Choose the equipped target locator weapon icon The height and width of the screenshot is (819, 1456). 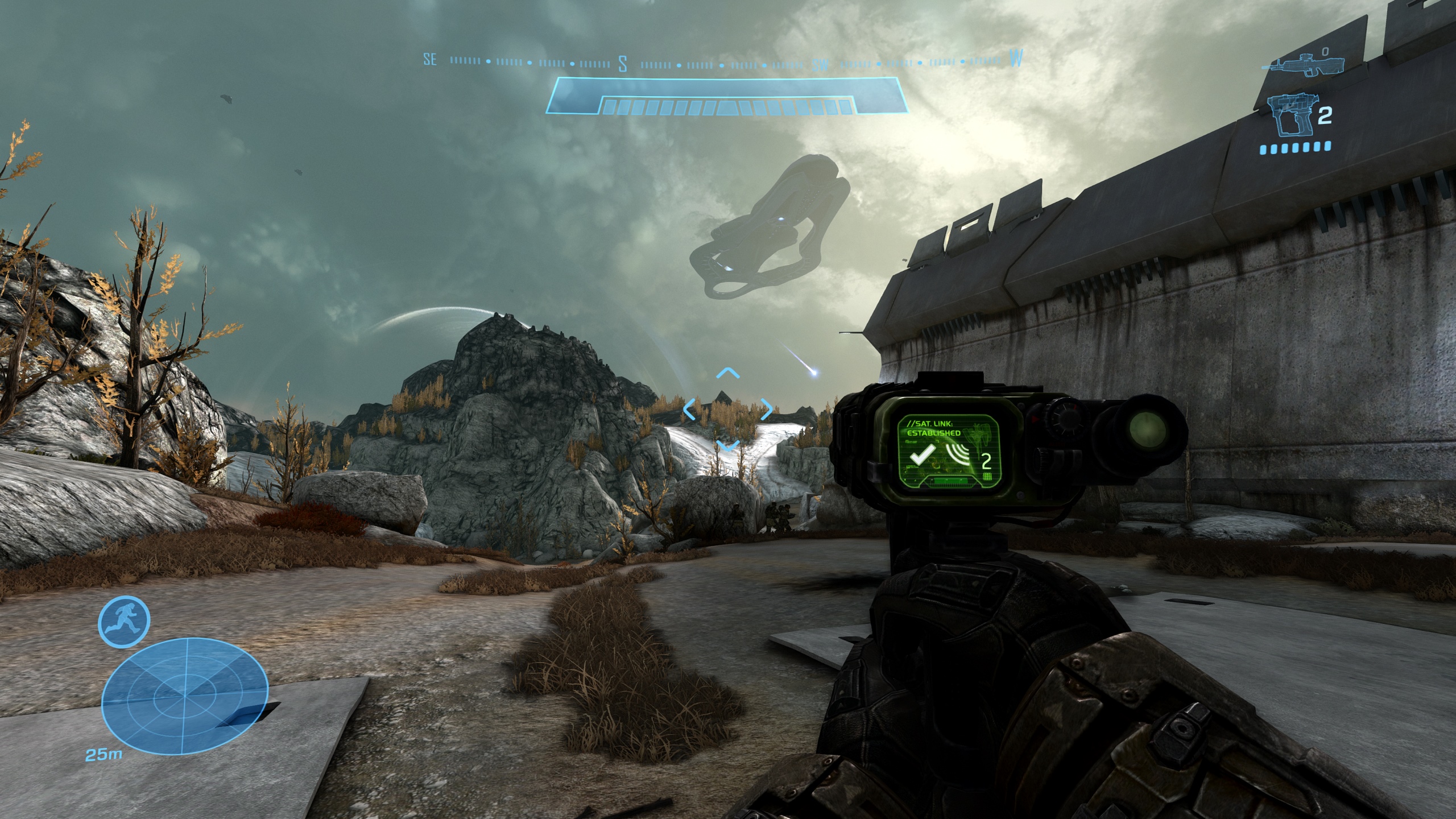pyautogui.click(x=1292, y=117)
